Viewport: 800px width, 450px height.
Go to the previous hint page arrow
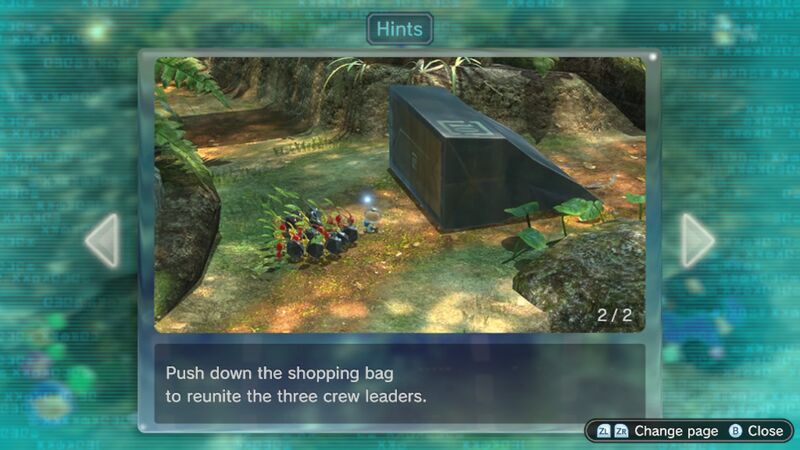tap(103, 240)
